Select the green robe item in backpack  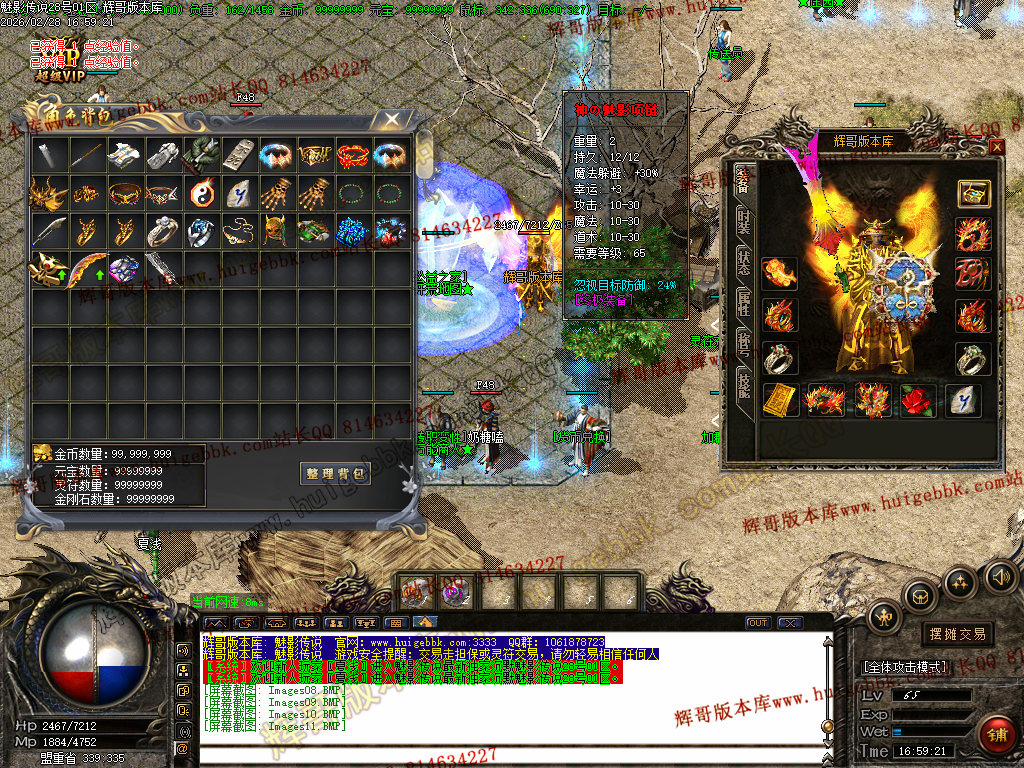(201, 154)
